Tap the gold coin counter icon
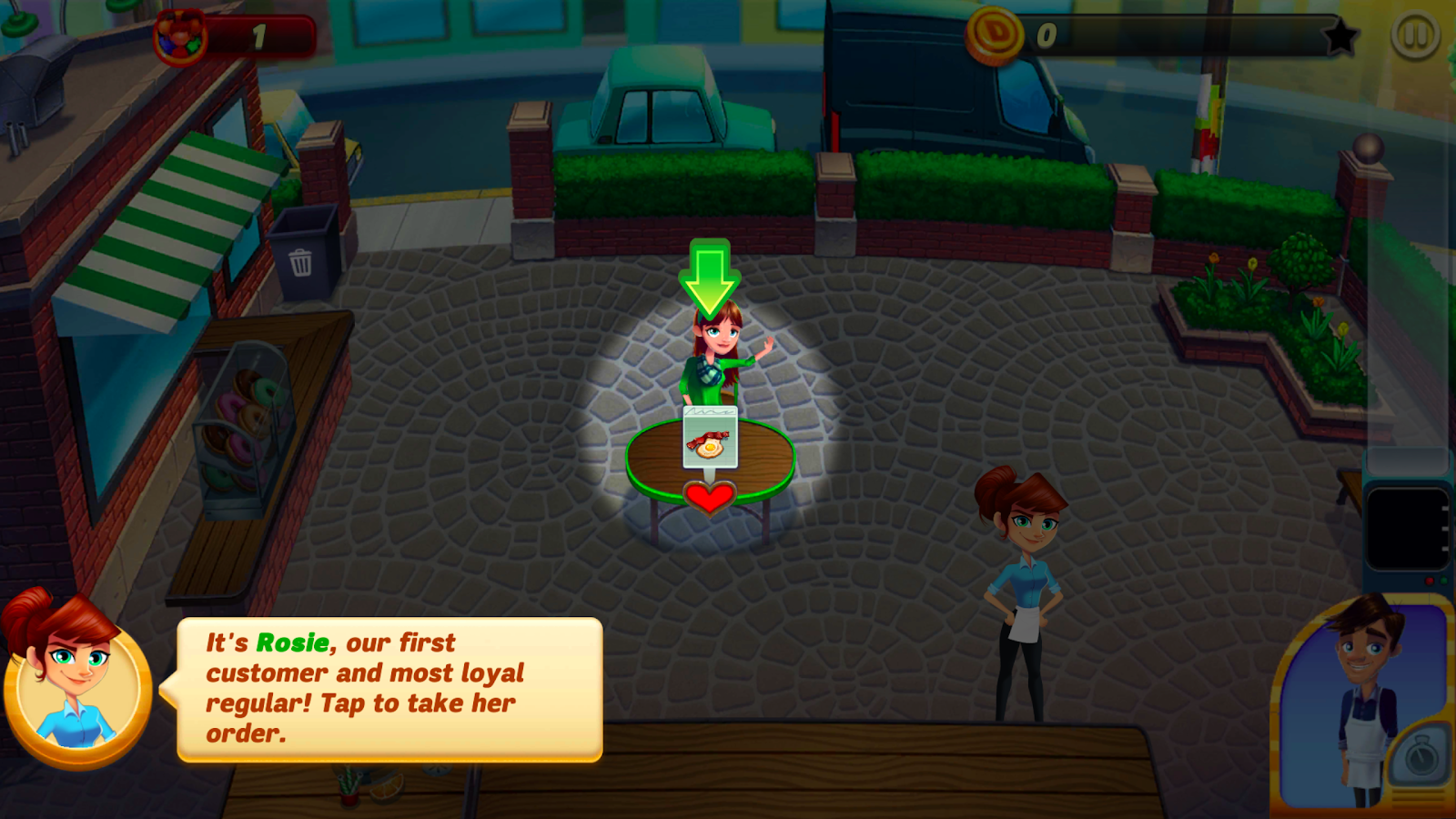Screen dimensions: 1456x819 pos(995,36)
